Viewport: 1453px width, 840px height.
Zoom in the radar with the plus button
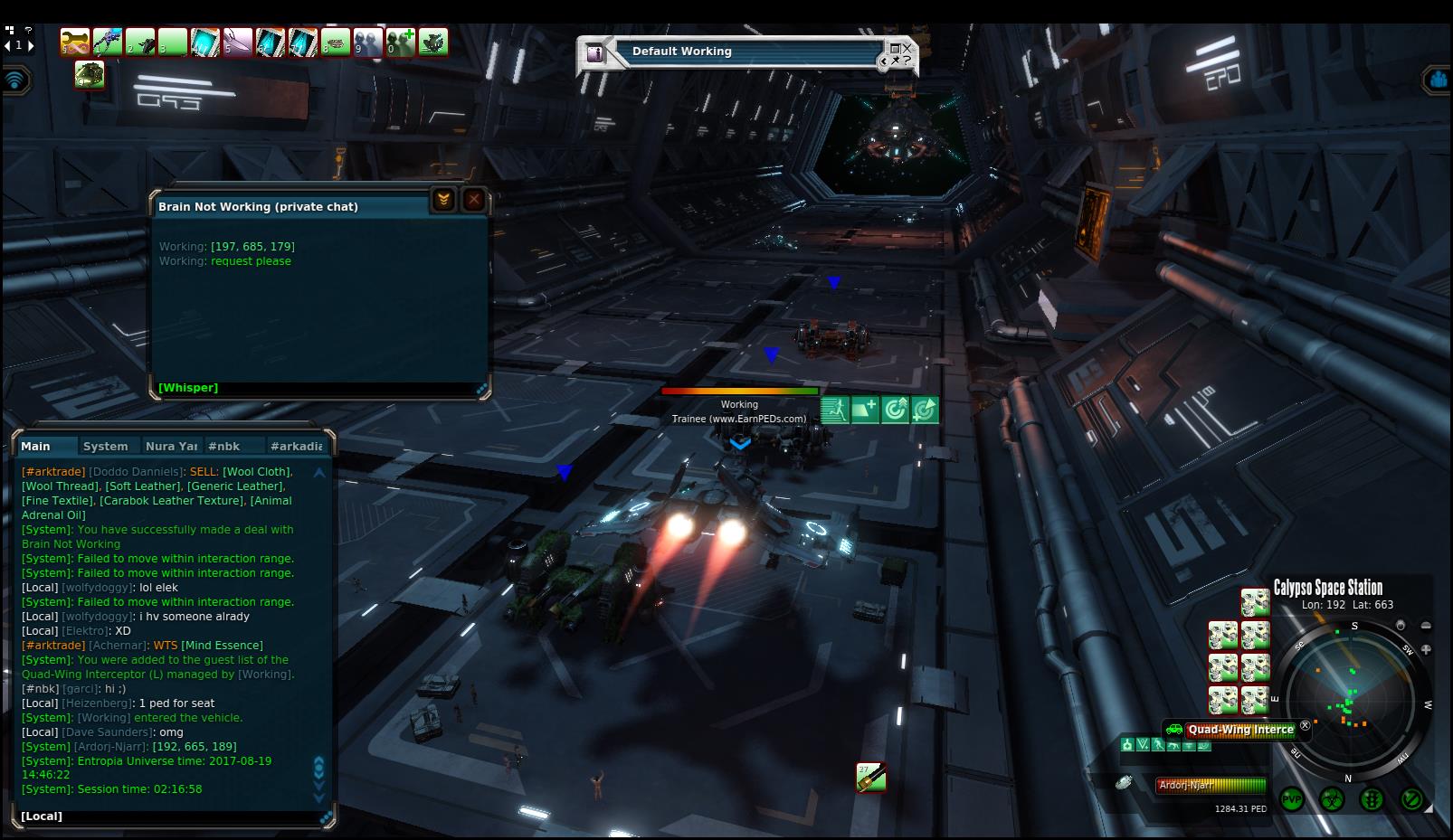click(1427, 649)
